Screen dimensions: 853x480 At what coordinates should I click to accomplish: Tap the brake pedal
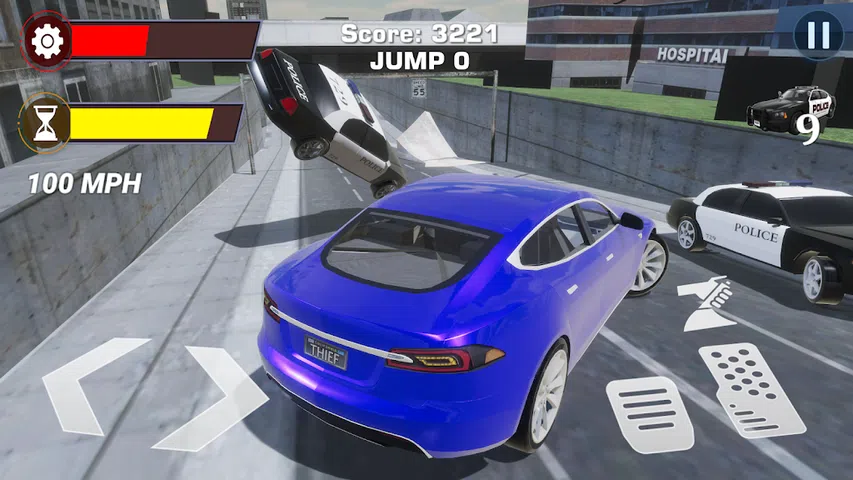pyautogui.click(x=649, y=413)
